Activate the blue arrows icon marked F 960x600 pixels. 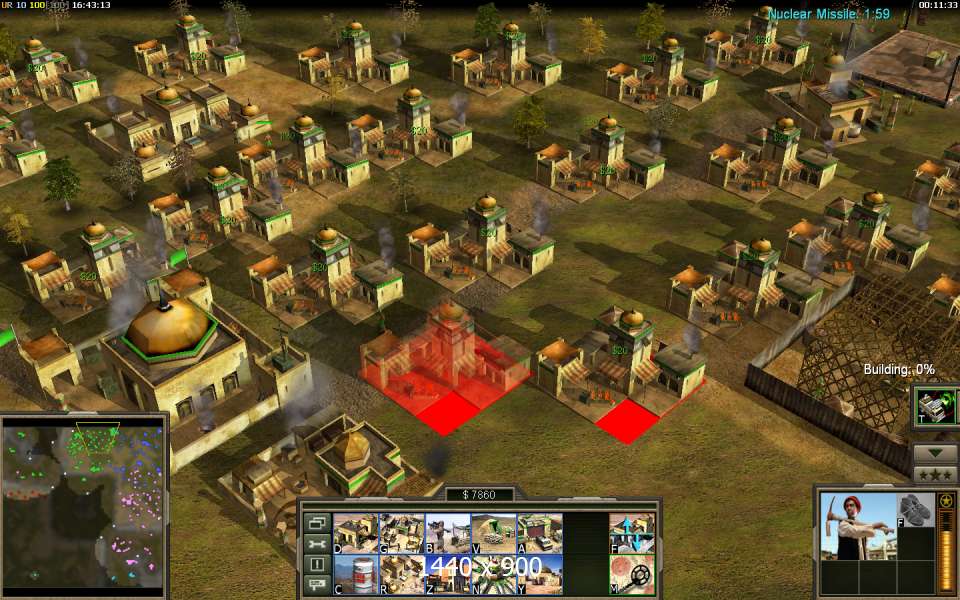[x=632, y=533]
